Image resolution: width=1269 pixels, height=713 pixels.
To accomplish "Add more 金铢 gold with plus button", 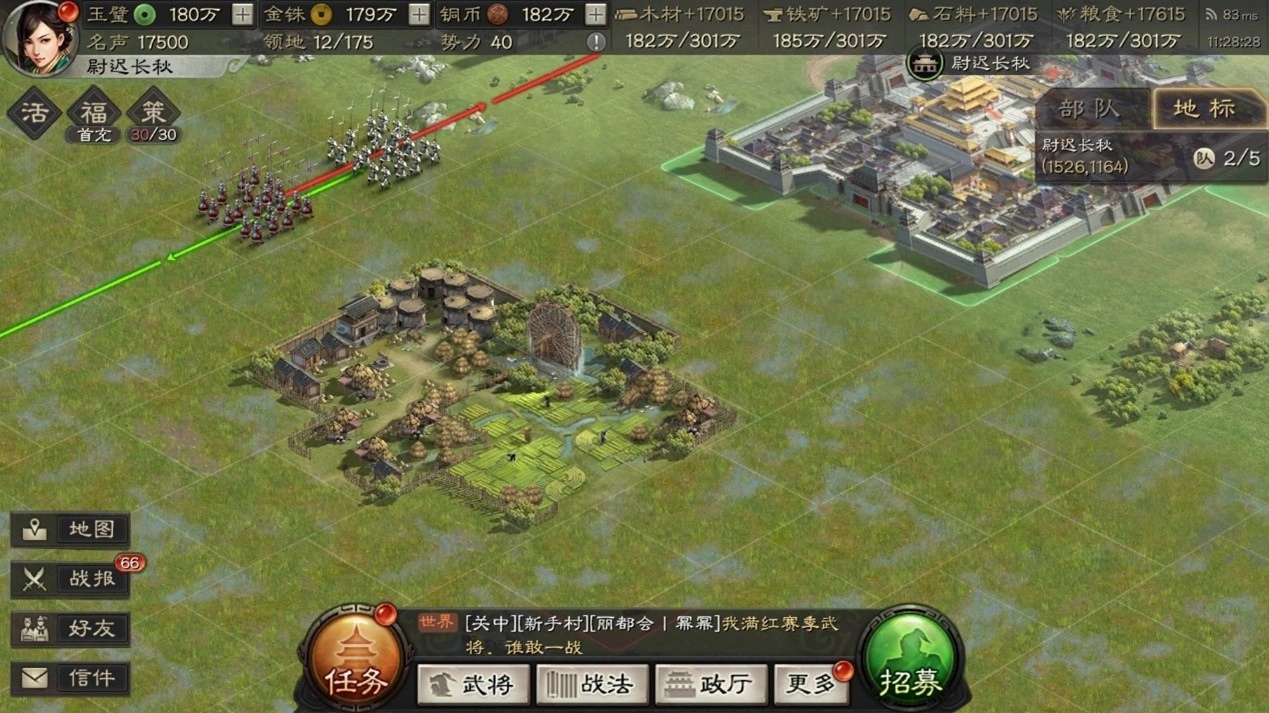I will click(419, 14).
